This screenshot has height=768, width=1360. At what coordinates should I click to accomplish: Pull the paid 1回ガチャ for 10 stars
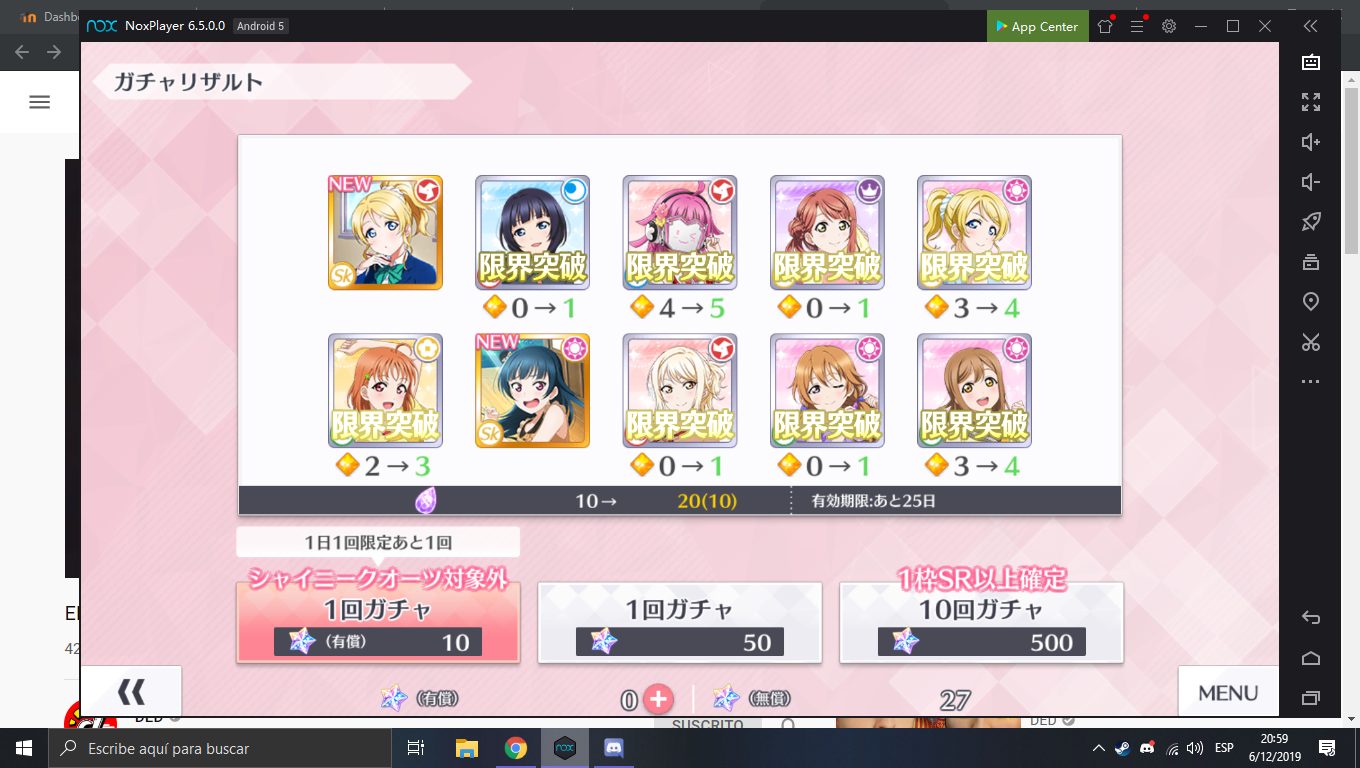[x=378, y=622]
